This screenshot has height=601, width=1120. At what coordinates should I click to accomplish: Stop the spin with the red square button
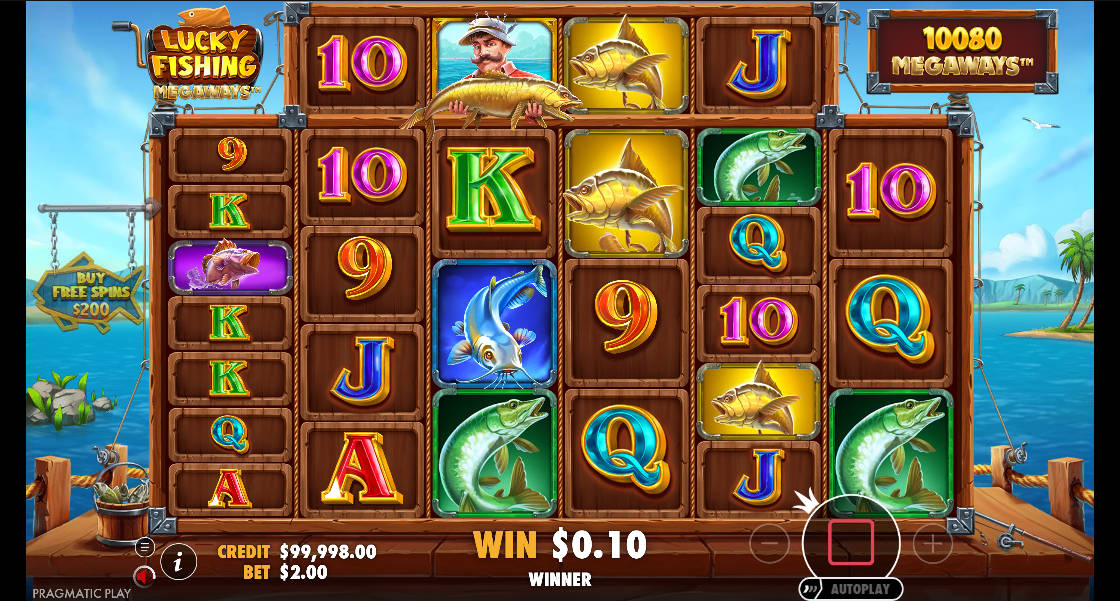[x=850, y=542]
